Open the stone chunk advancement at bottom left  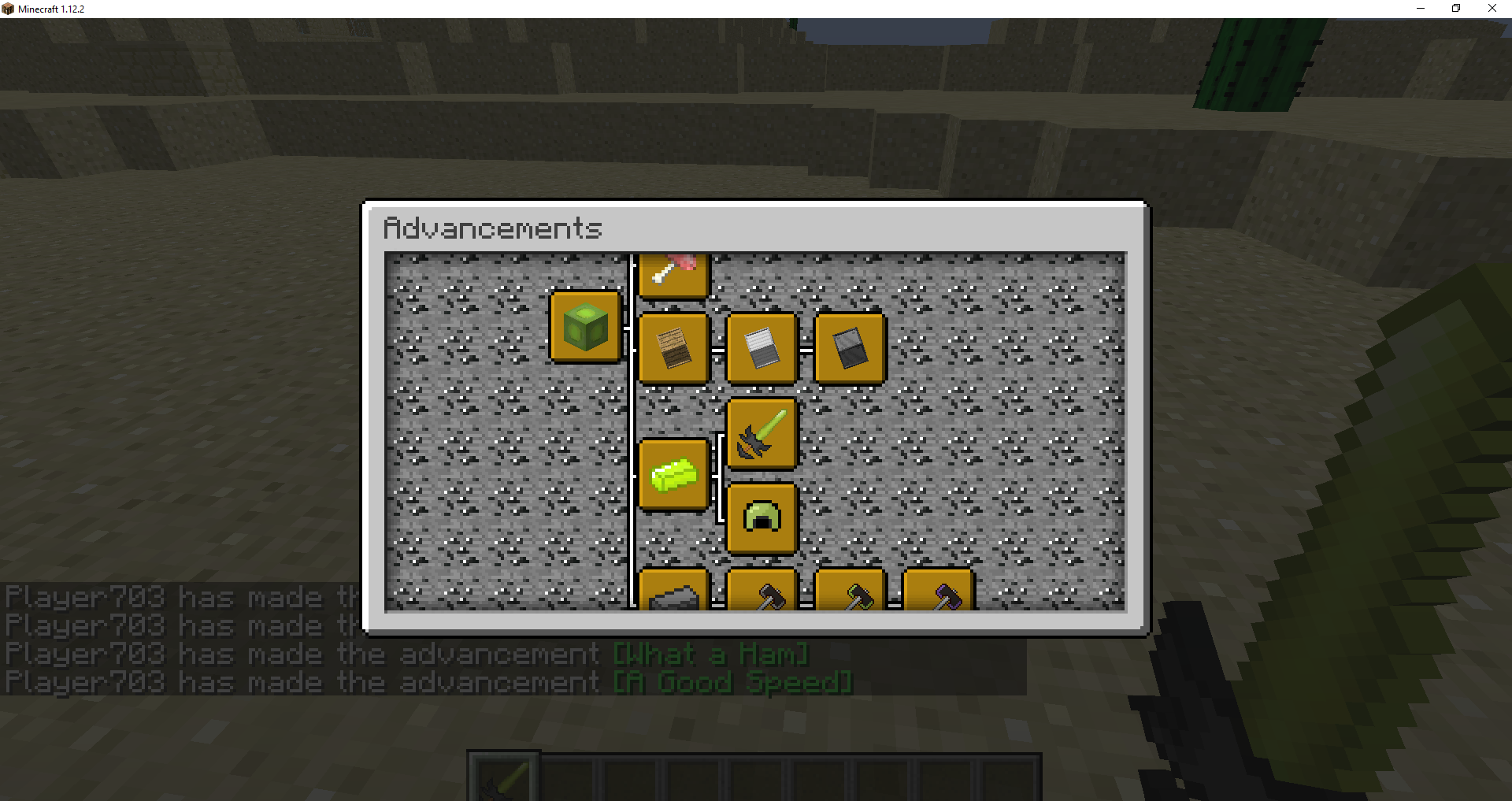674,595
